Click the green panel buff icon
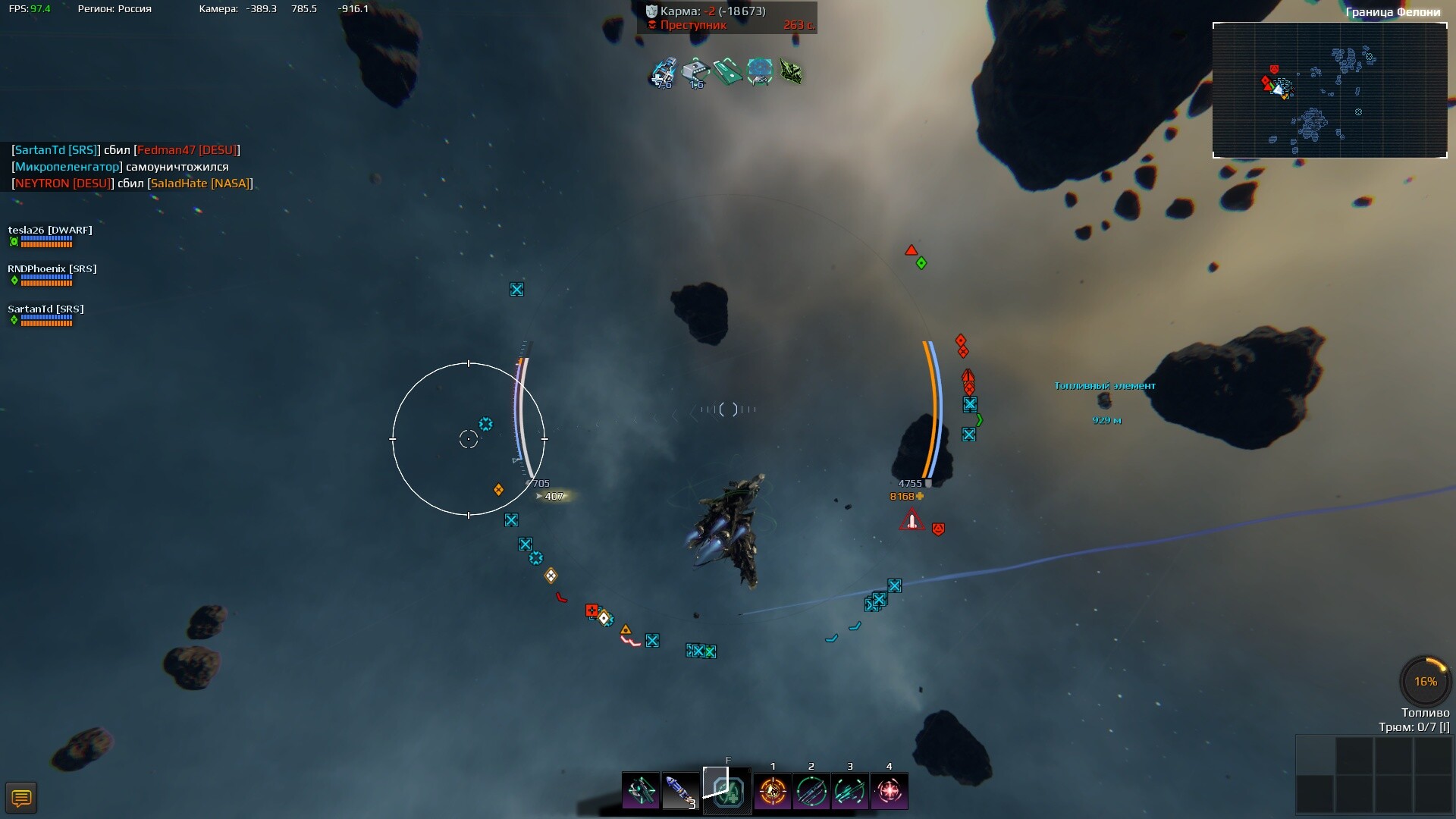Screen dimensions: 1456x819 point(727,73)
